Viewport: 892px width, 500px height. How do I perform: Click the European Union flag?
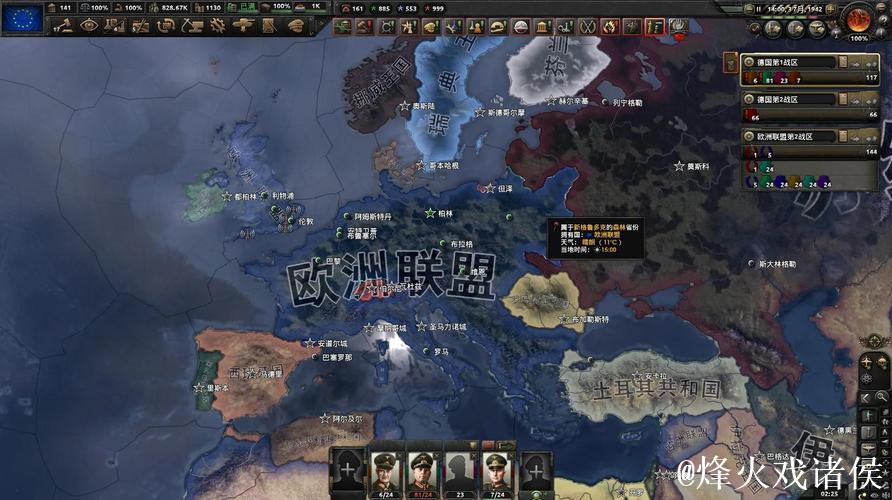point(22,17)
